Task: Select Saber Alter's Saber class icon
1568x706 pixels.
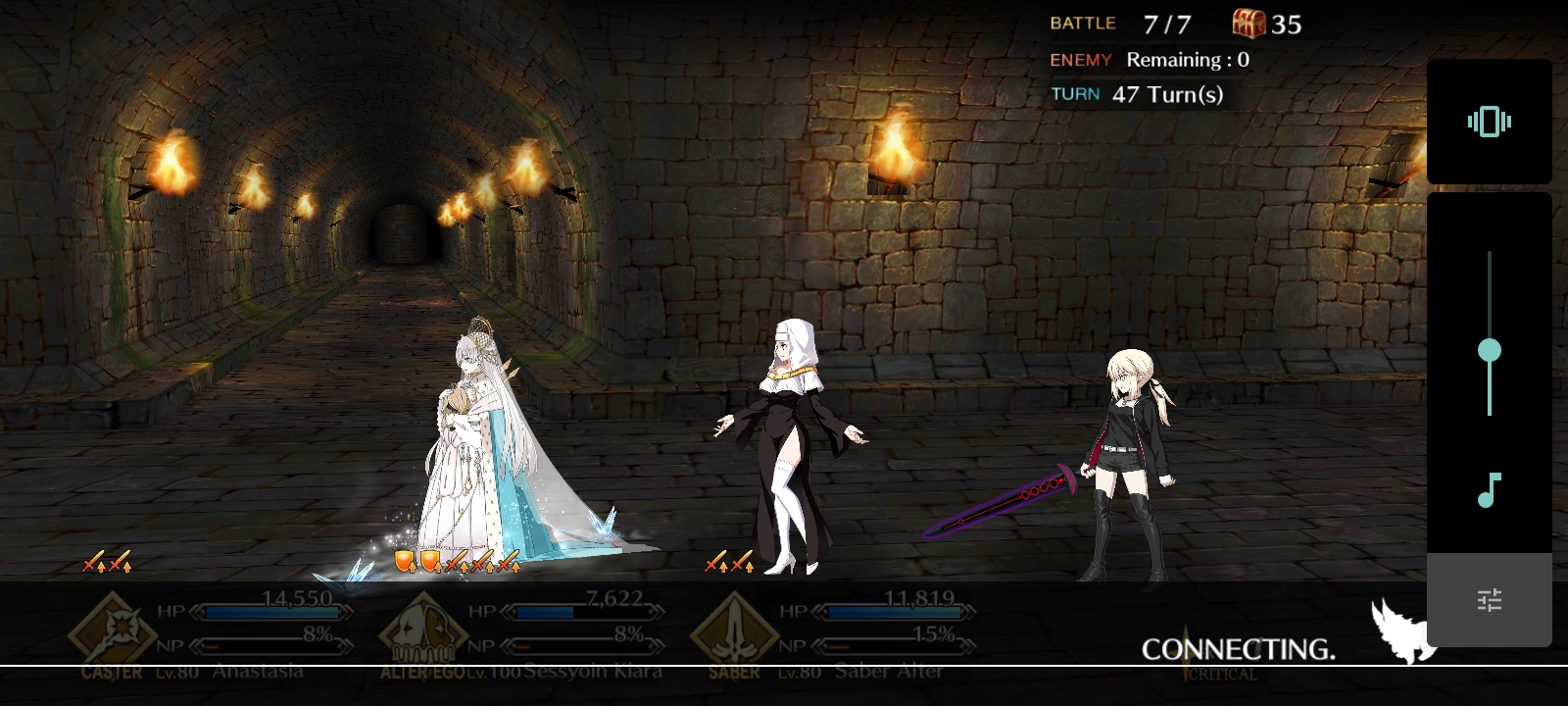Action: [735, 628]
